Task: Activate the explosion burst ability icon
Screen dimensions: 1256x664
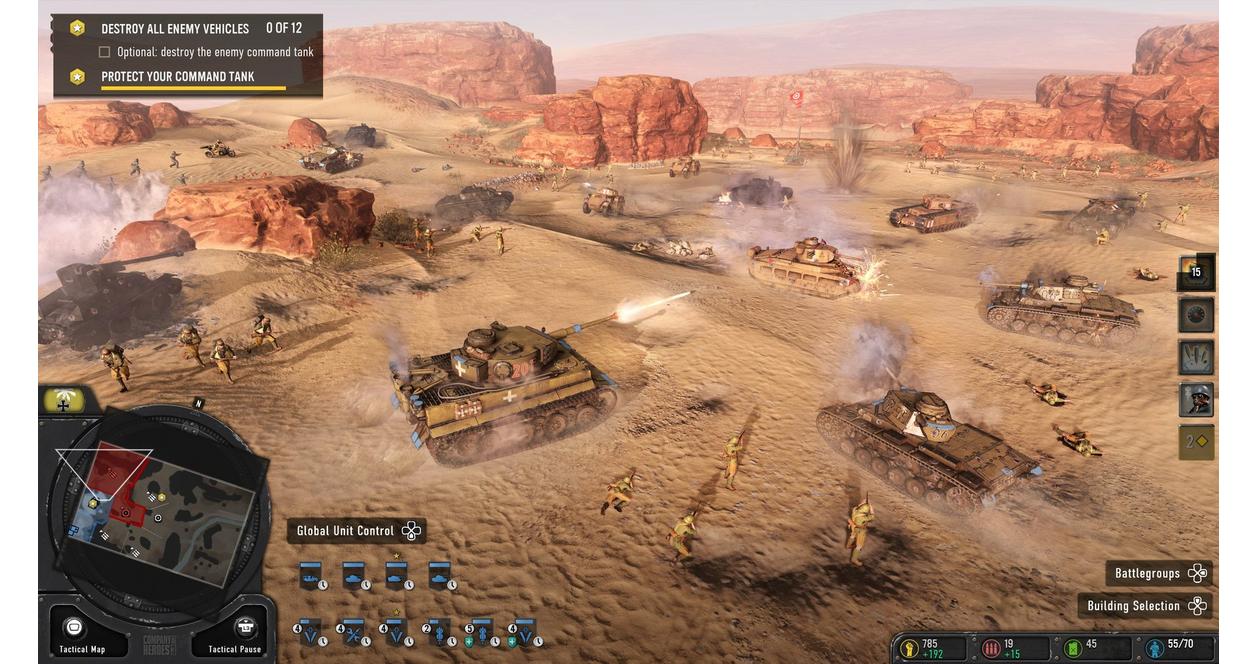Action: point(1196,357)
